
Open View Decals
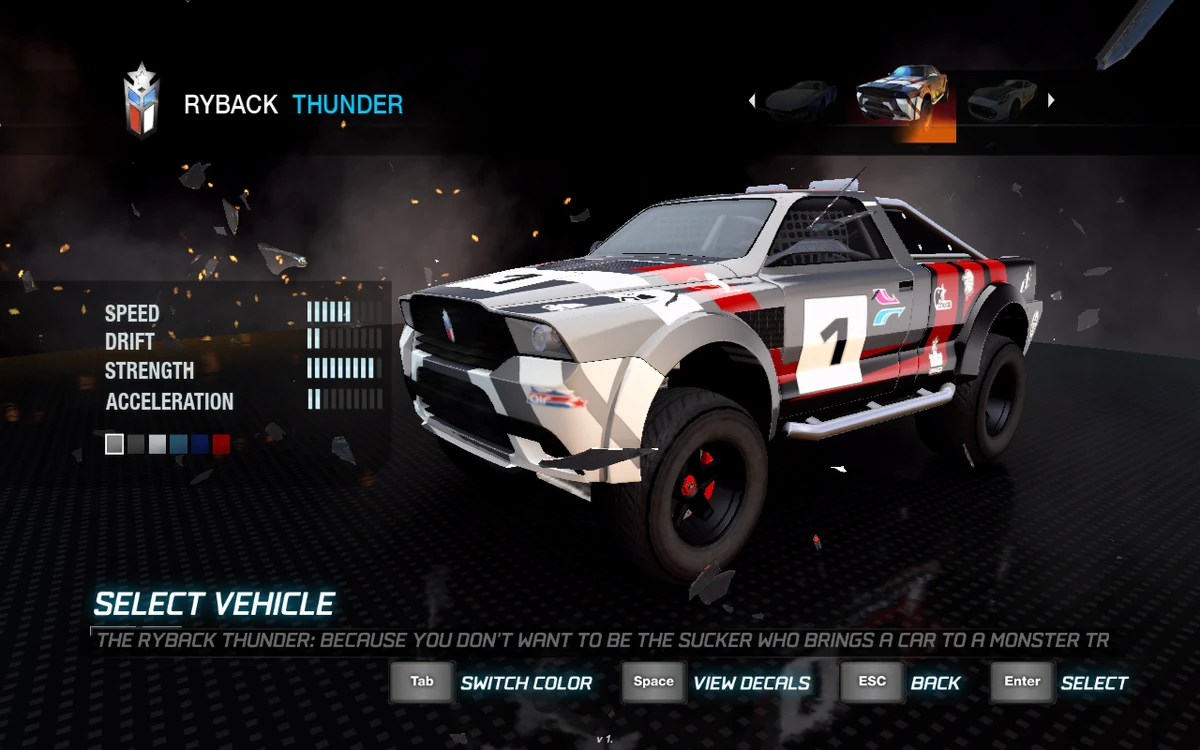click(751, 683)
